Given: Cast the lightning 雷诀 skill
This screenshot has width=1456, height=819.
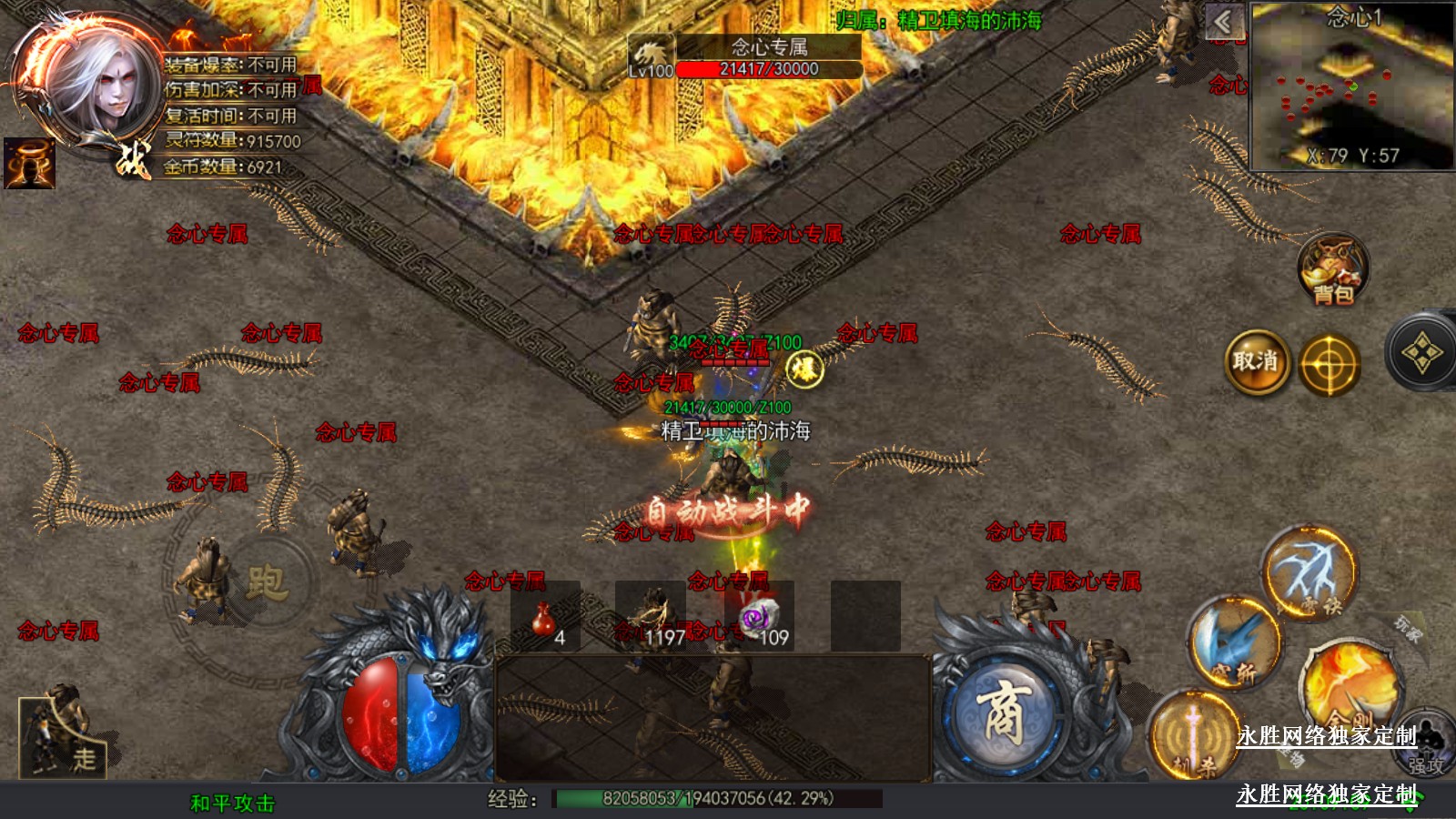Looking at the screenshot, I should click(x=1309, y=573).
